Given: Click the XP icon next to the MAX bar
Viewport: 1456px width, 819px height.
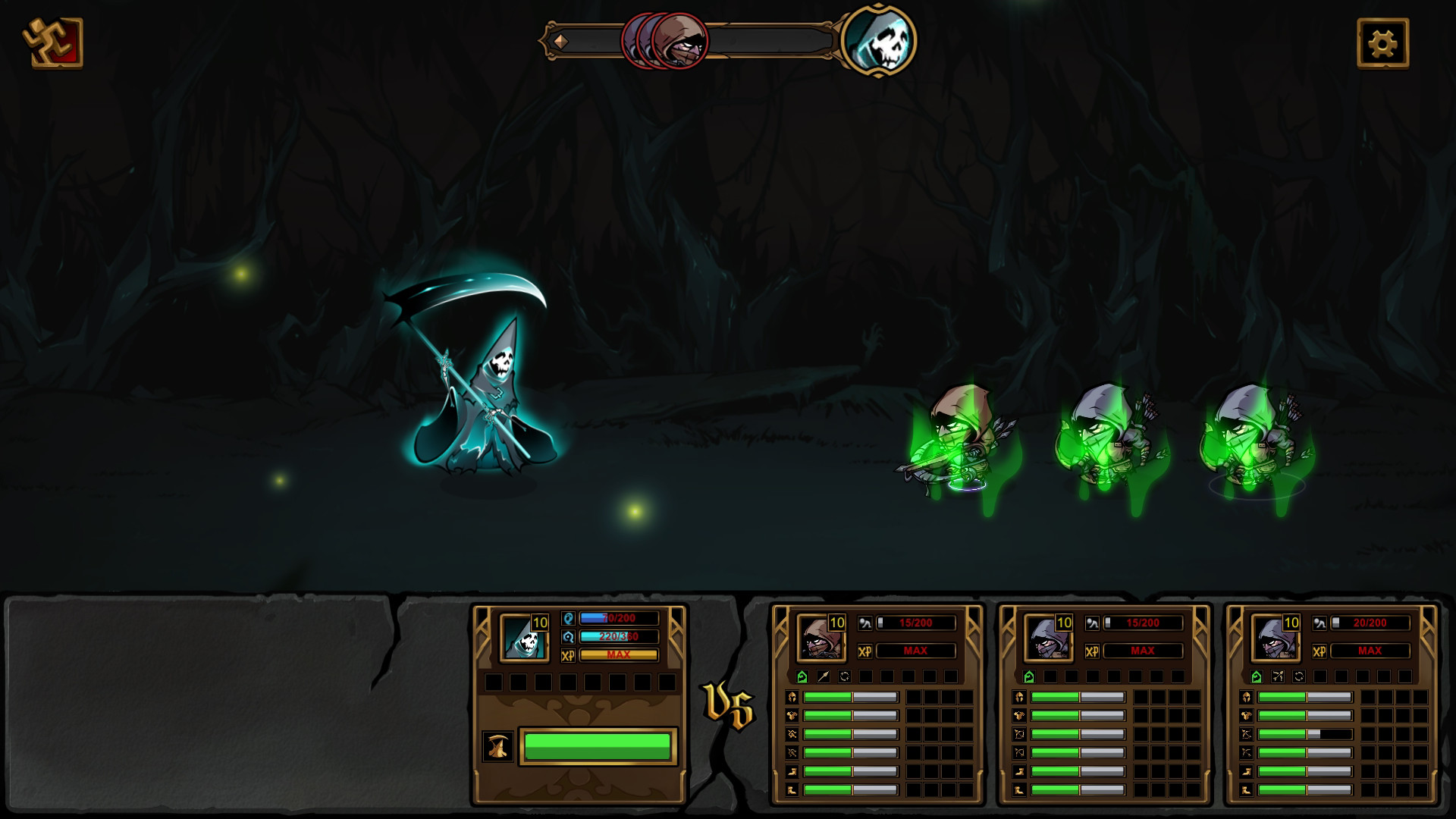Looking at the screenshot, I should (x=568, y=654).
